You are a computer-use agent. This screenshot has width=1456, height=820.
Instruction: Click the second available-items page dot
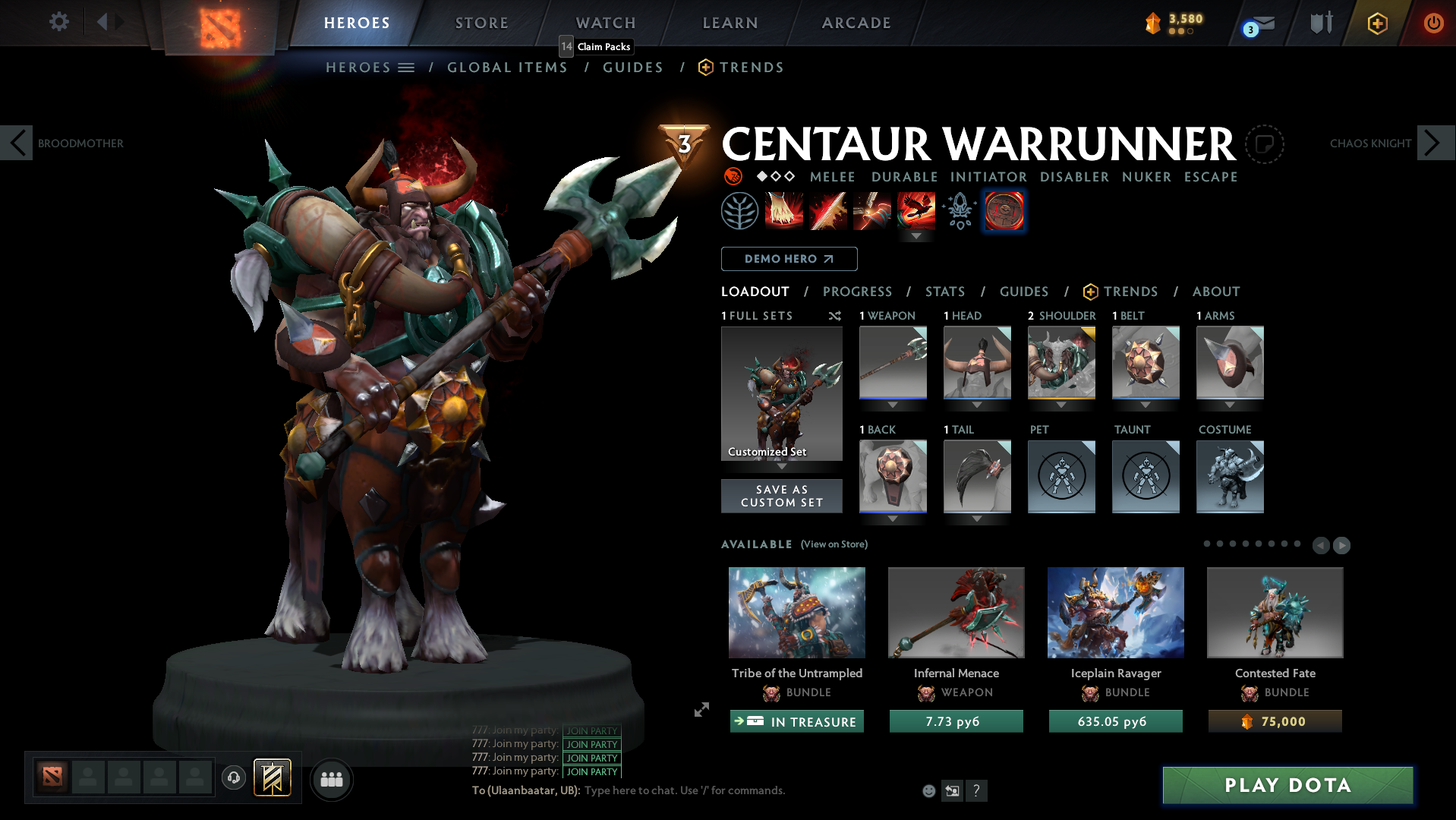point(1221,544)
